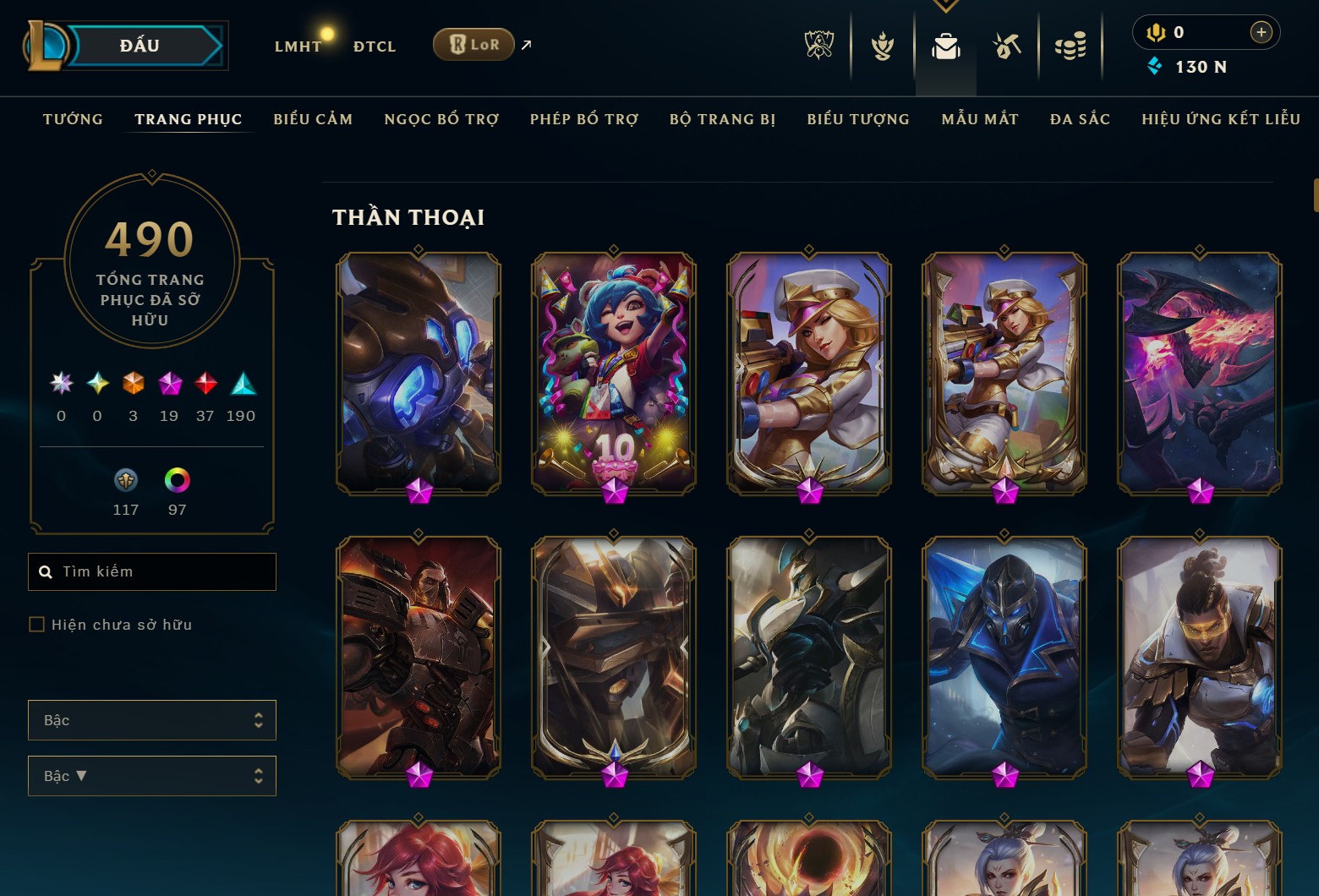Screen dimensions: 1319x896
Task: Click the magnifier icon in search bar
Action: [47, 571]
